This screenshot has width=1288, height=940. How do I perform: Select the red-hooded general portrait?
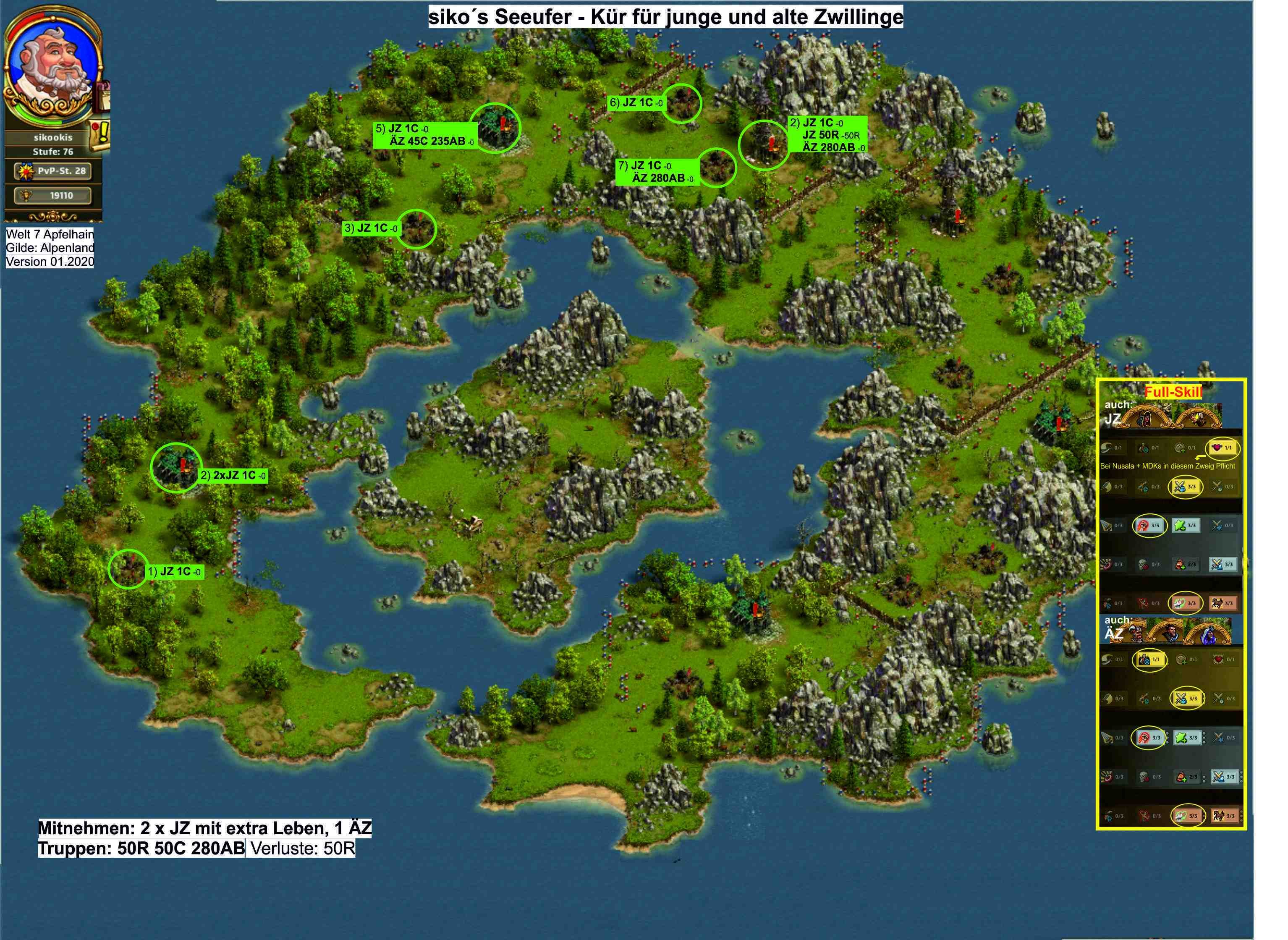(1147, 419)
